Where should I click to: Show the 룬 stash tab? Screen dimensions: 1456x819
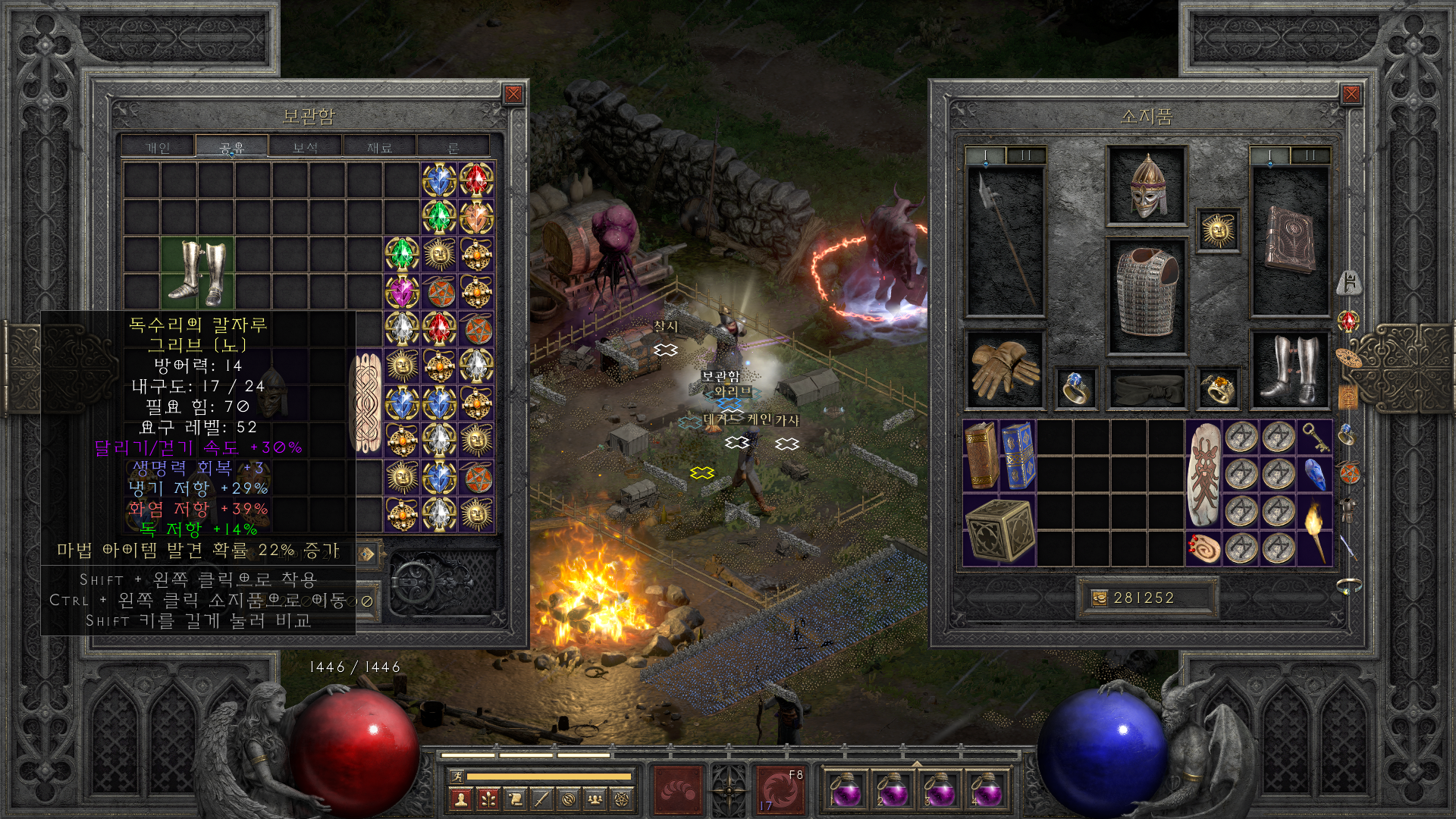[x=453, y=147]
